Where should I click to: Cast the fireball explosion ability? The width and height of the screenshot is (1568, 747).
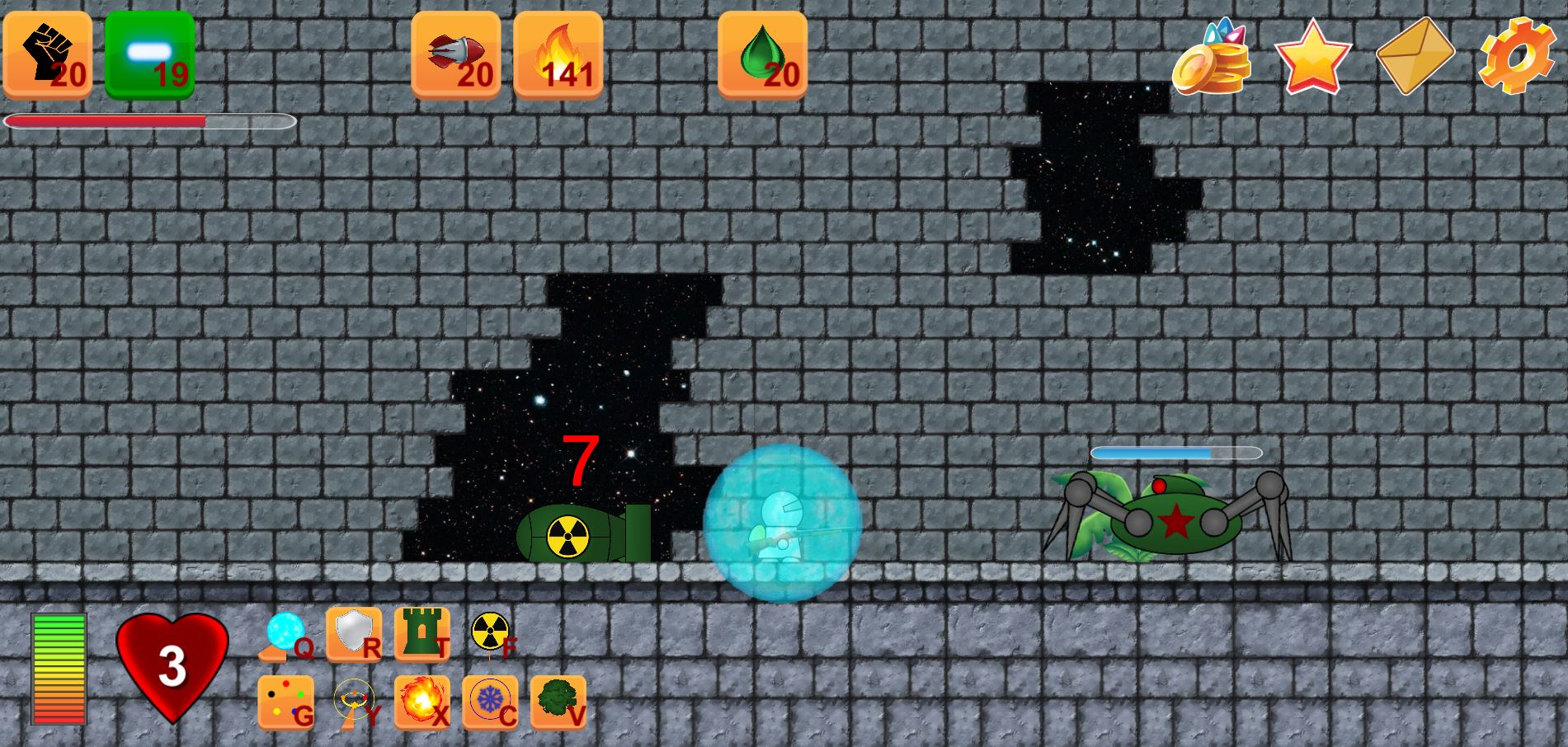[x=421, y=702]
